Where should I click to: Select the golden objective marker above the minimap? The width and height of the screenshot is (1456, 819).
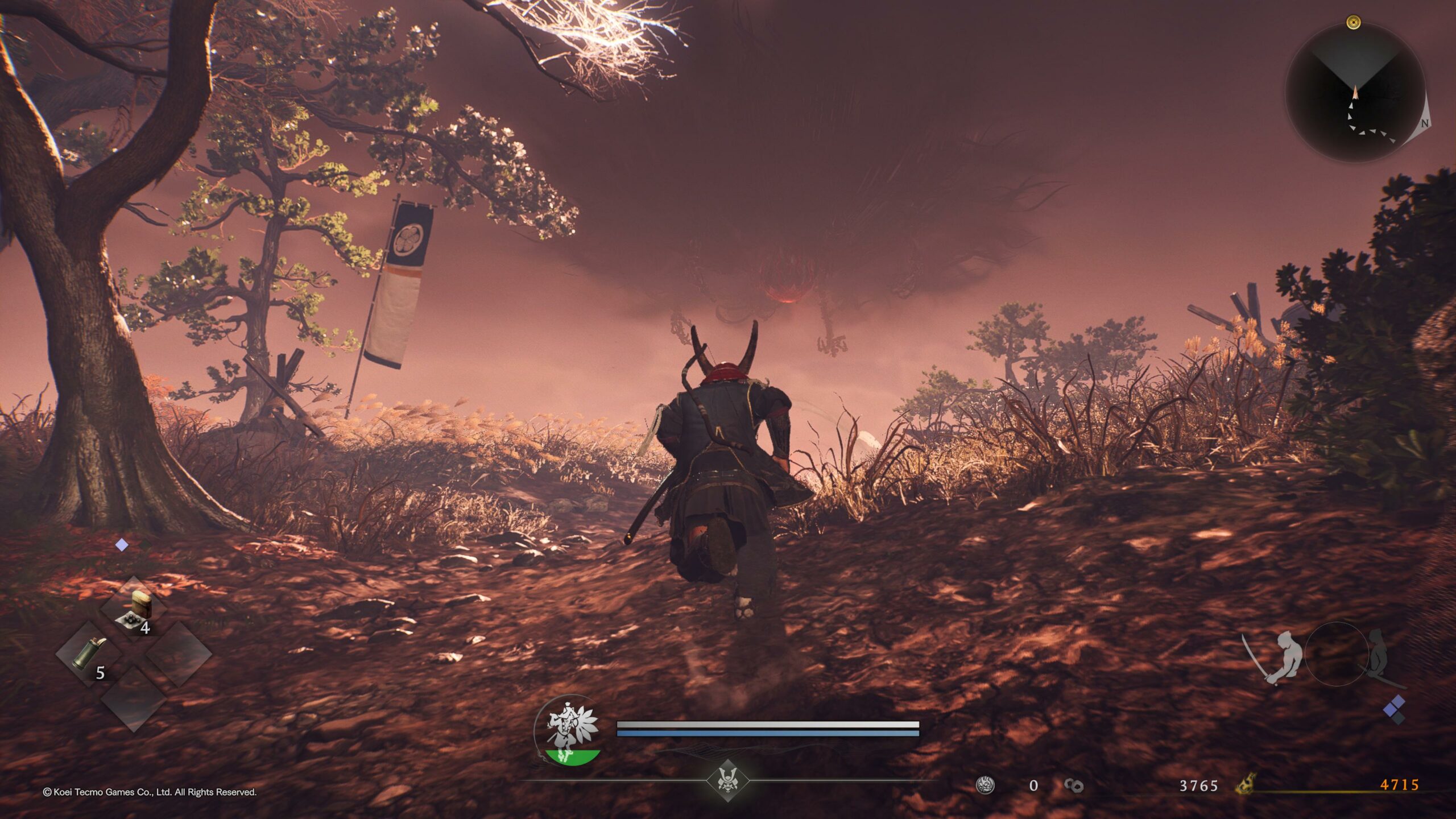coord(1354,23)
